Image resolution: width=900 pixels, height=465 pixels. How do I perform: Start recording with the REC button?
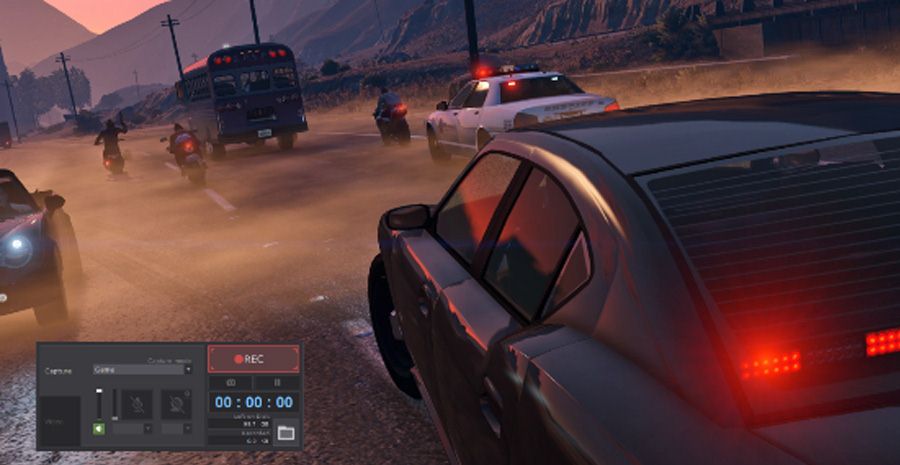pos(253,359)
